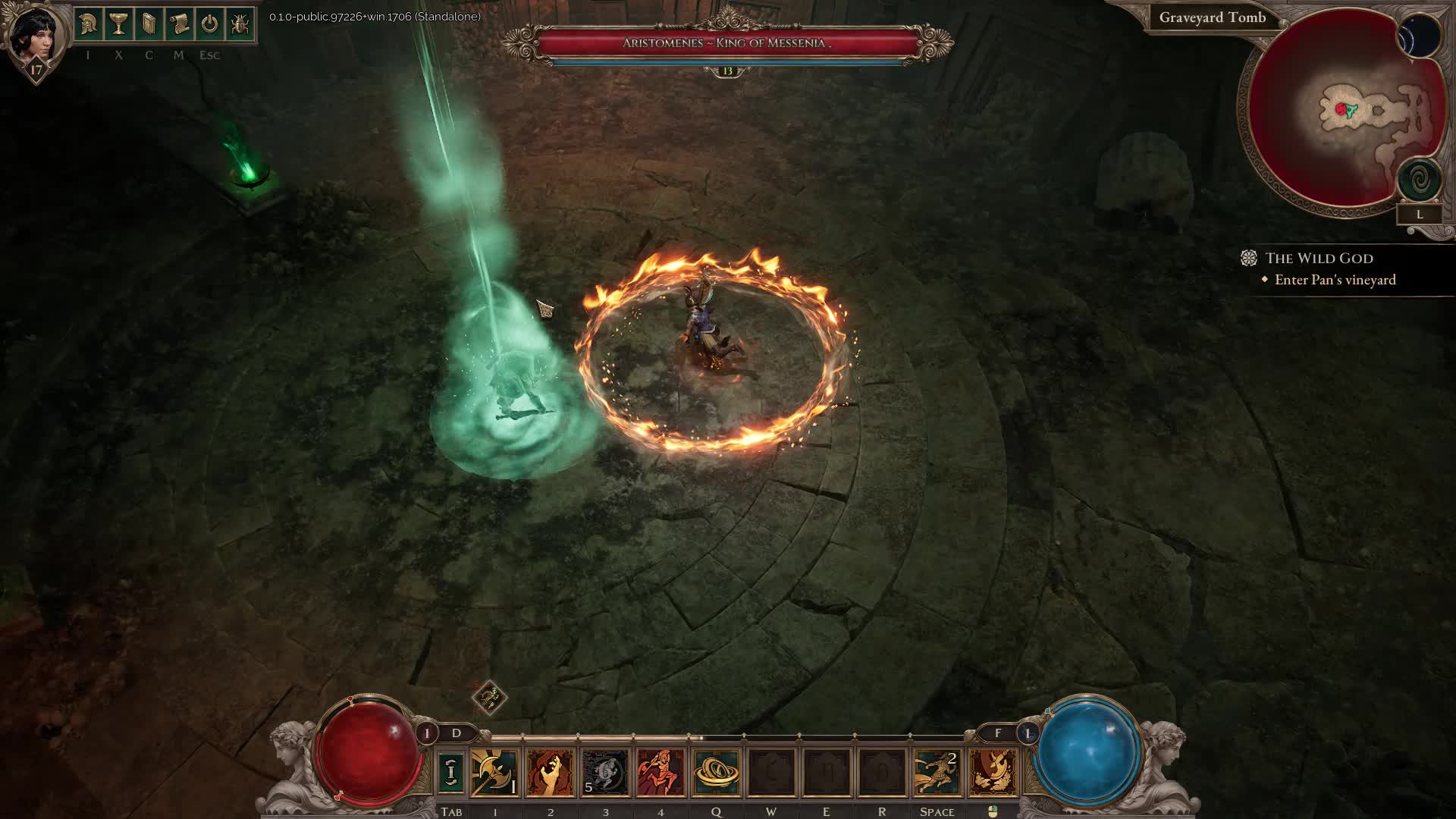Click the dark blue orb beside minimap
Viewport: 1456px width, 819px height.
pyautogui.click(x=1420, y=36)
